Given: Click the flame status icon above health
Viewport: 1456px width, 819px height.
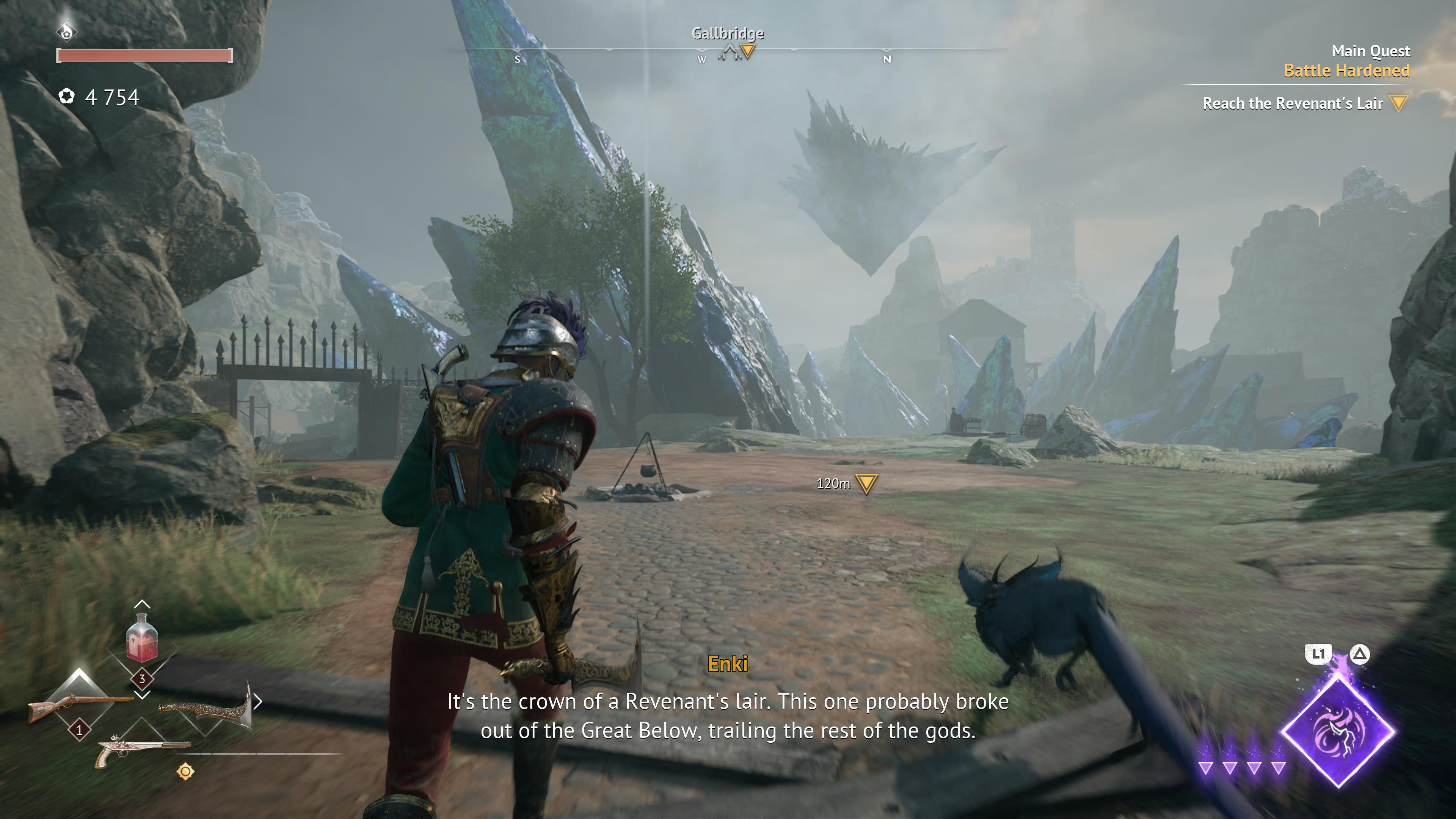Looking at the screenshot, I should [67, 30].
